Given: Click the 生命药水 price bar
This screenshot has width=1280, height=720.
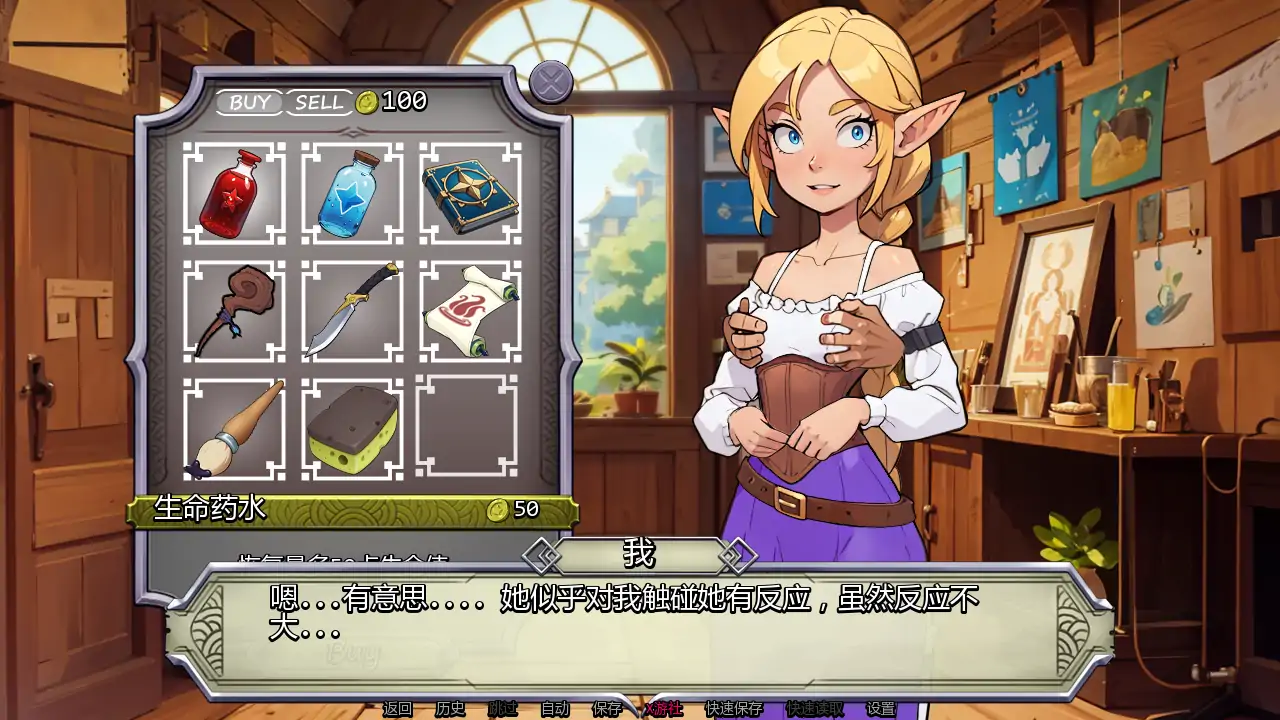Looking at the screenshot, I should (350, 510).
